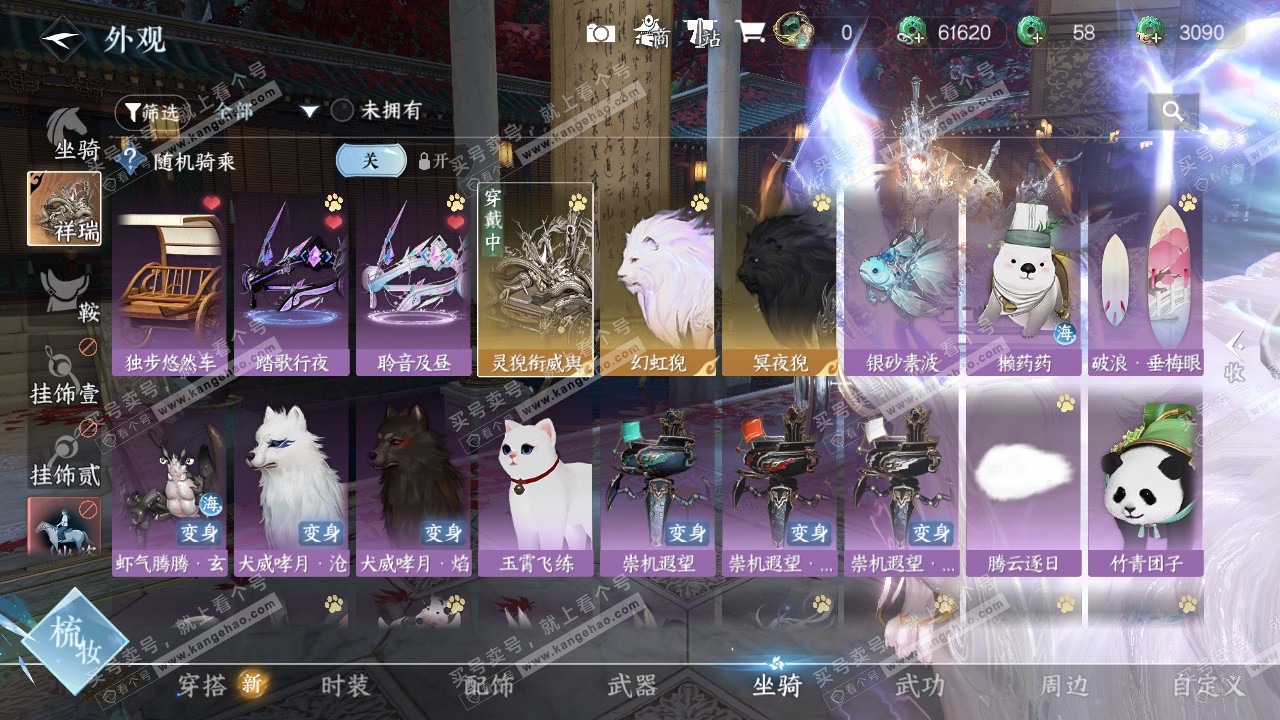
Task: Switch to the 时装 tab
Action: pyautogui.click(x=345, y=686)
